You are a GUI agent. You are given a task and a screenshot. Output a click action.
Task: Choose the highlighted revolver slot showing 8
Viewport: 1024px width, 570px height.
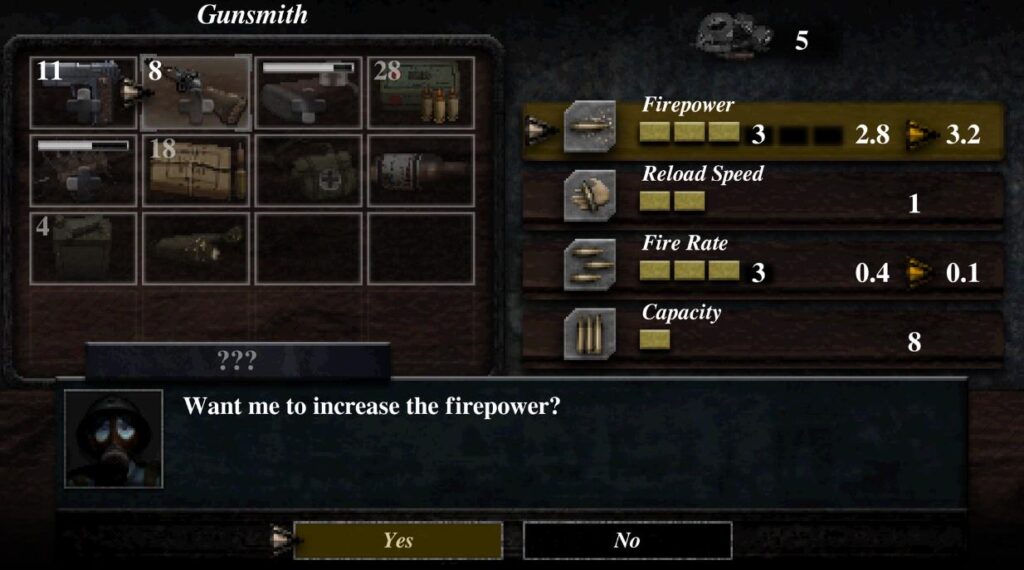pos(196,92)
